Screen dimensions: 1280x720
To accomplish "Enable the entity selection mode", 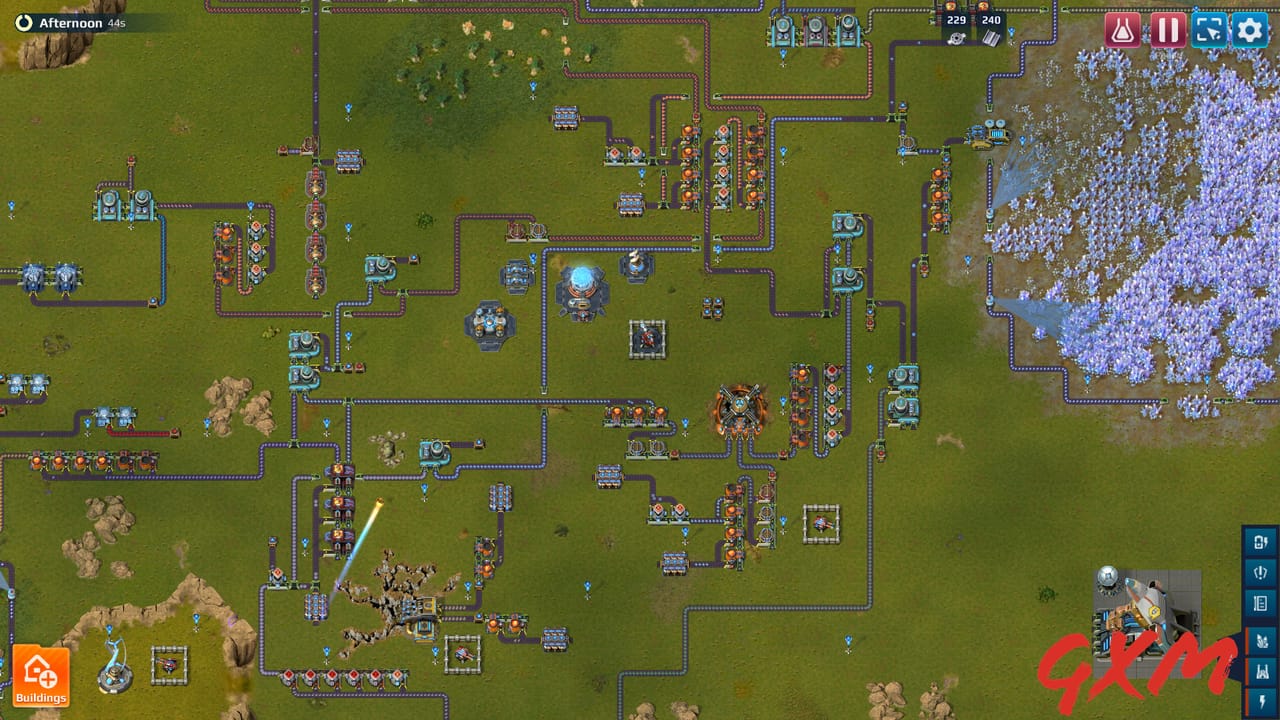I will (x=1209, y=29).
